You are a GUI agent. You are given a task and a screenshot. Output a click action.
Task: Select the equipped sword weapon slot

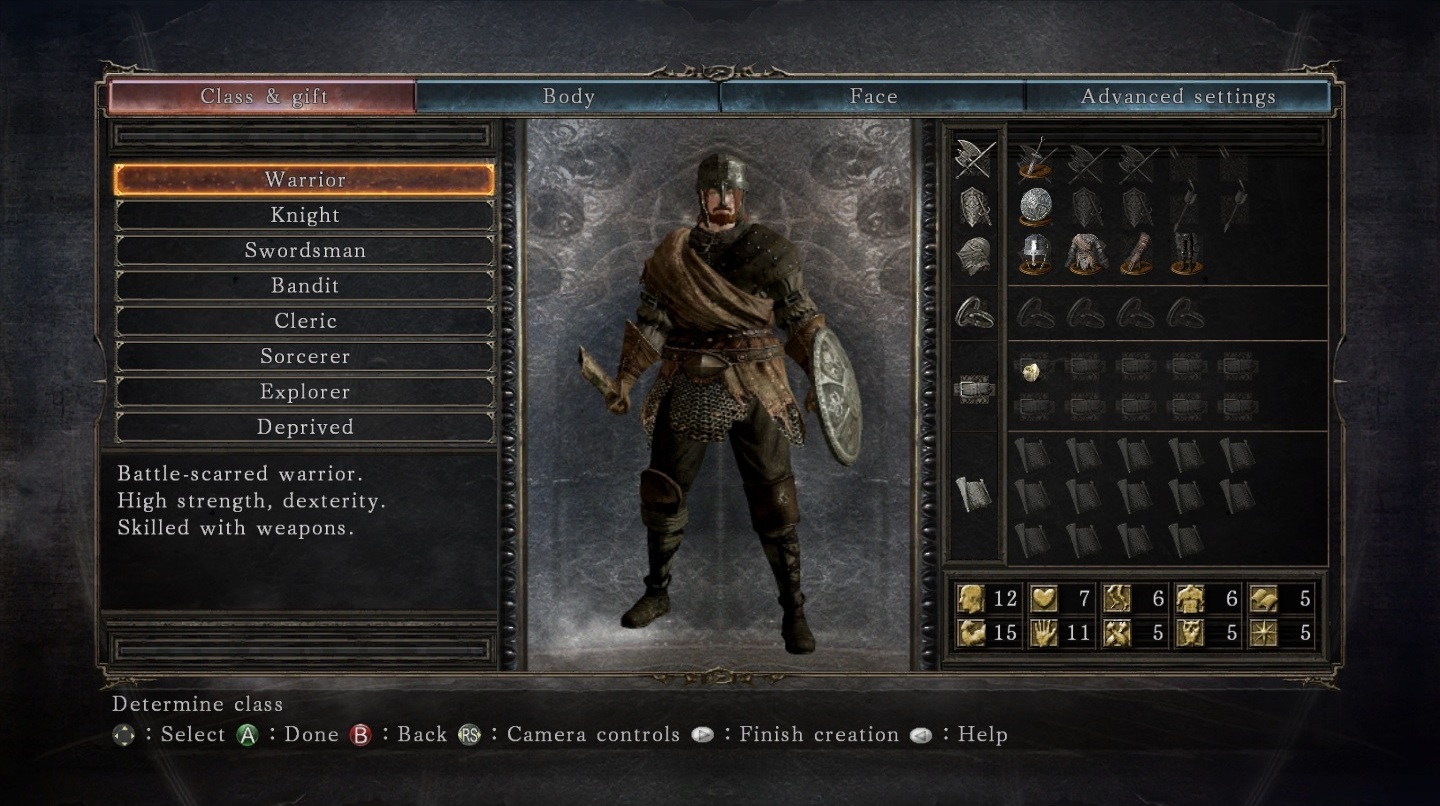(1036, 158)
